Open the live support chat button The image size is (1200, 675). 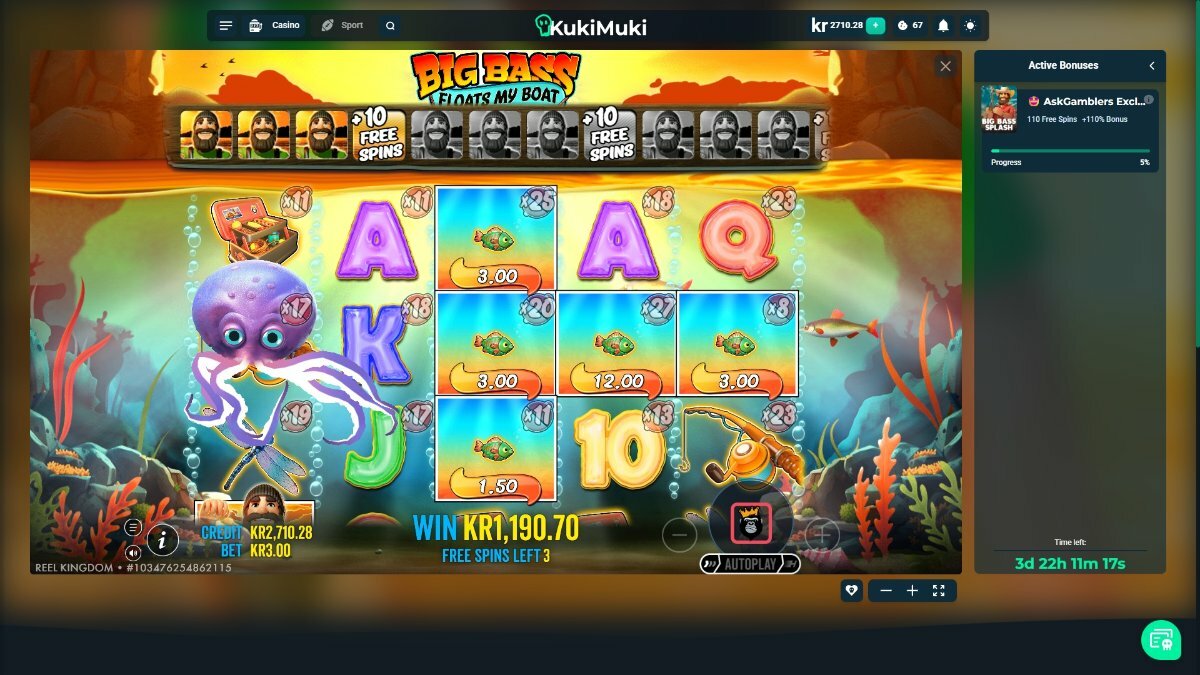click(x=1160, y=638)
